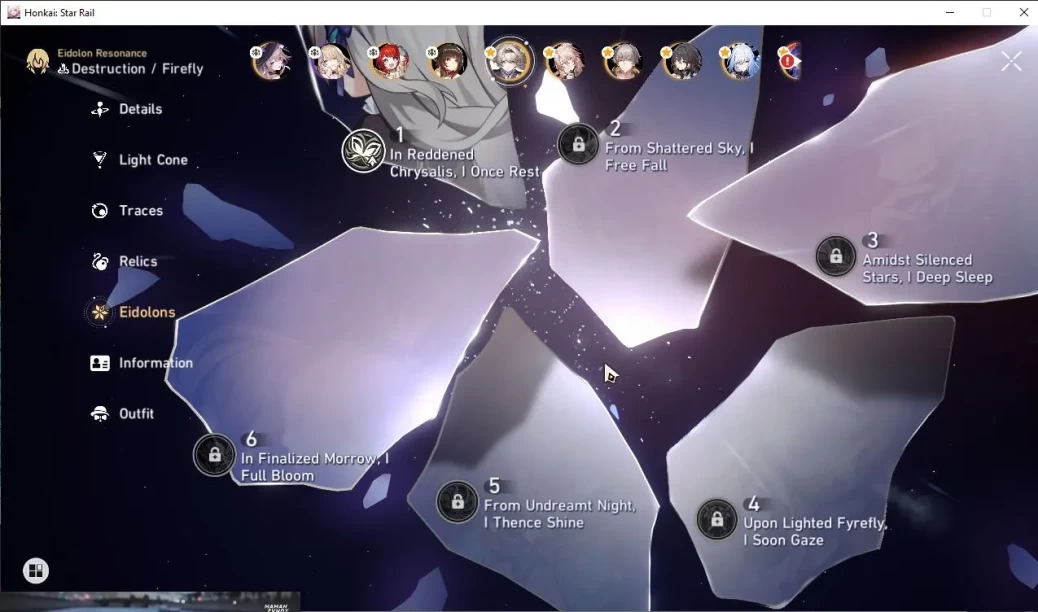Close the character screen with the X
1038x612 pixels.
click(x=1011, y=62)
